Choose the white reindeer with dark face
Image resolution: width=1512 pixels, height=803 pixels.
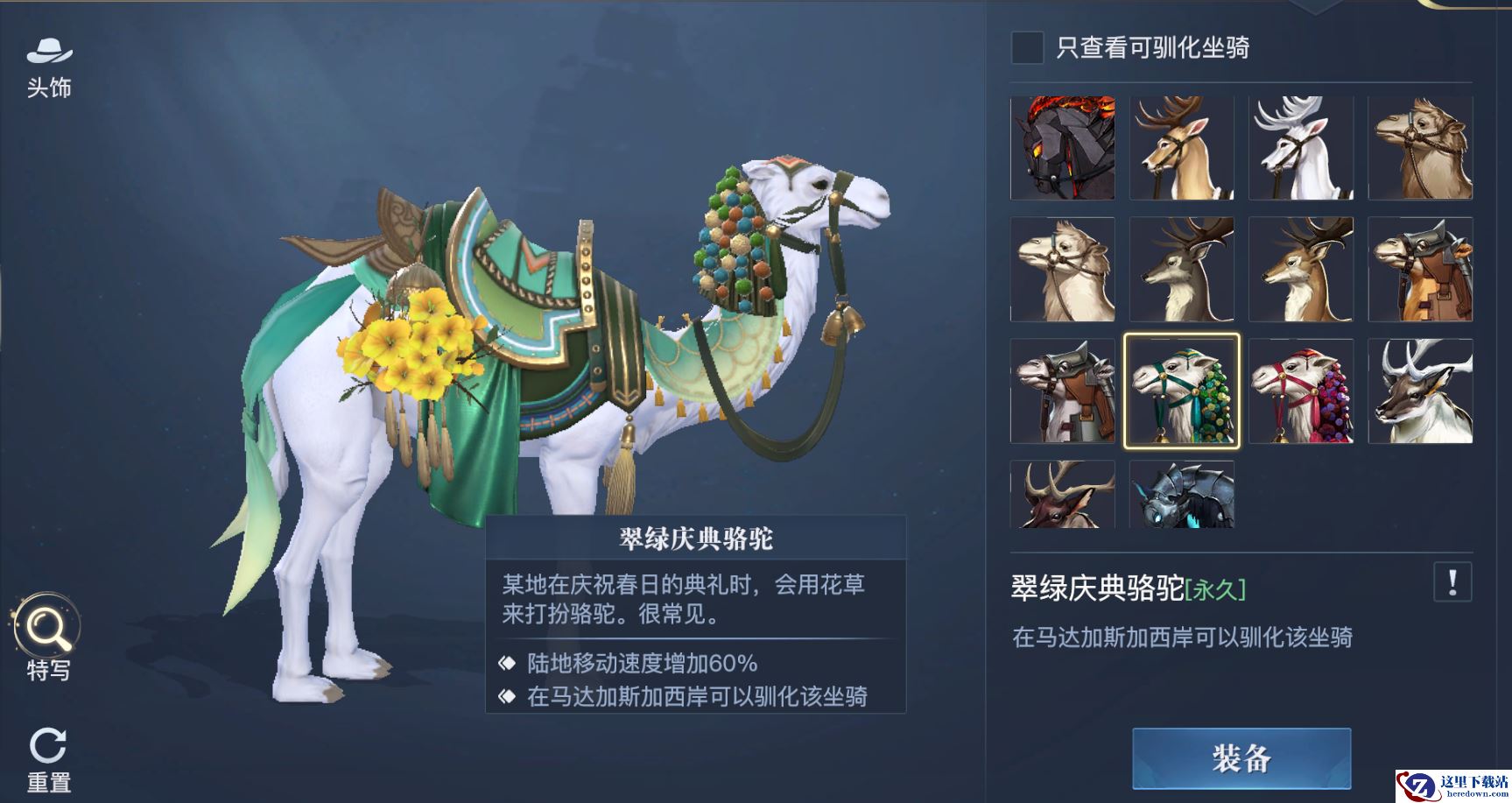(1420, 391)
